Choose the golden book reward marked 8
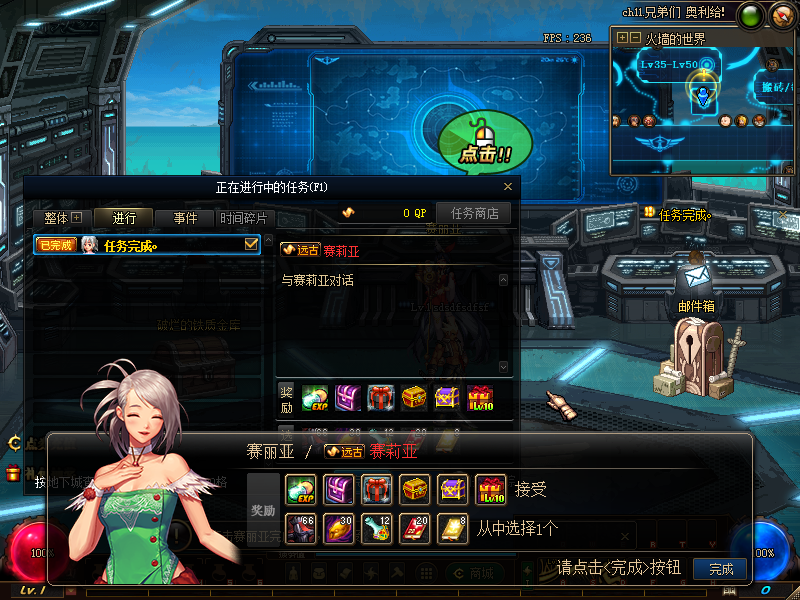This screenshot has width=800, height=600. click(453, 527)
